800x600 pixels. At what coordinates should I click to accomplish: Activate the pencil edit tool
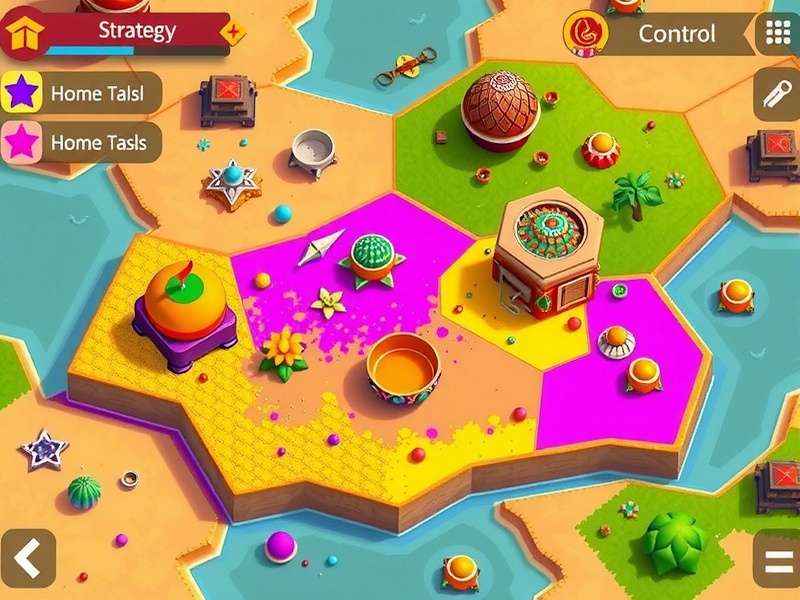(x=776, y=95)
